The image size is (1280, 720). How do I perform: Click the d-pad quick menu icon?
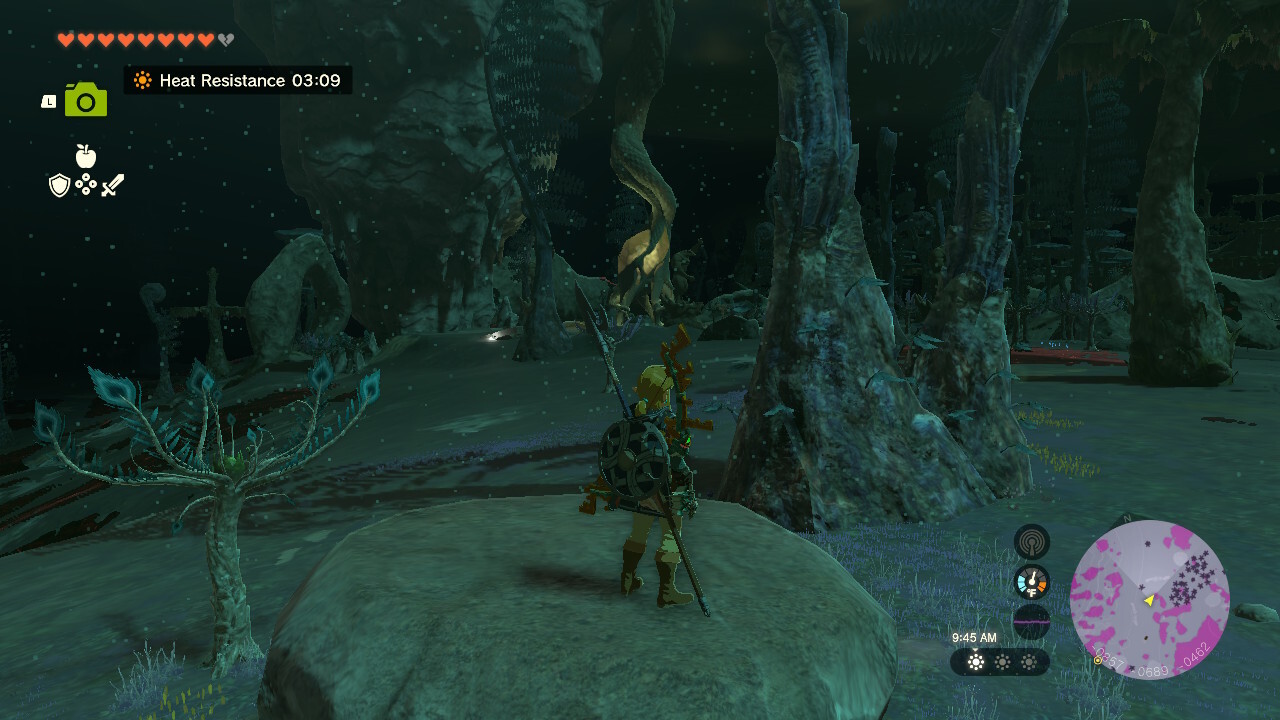click(87, 184)
